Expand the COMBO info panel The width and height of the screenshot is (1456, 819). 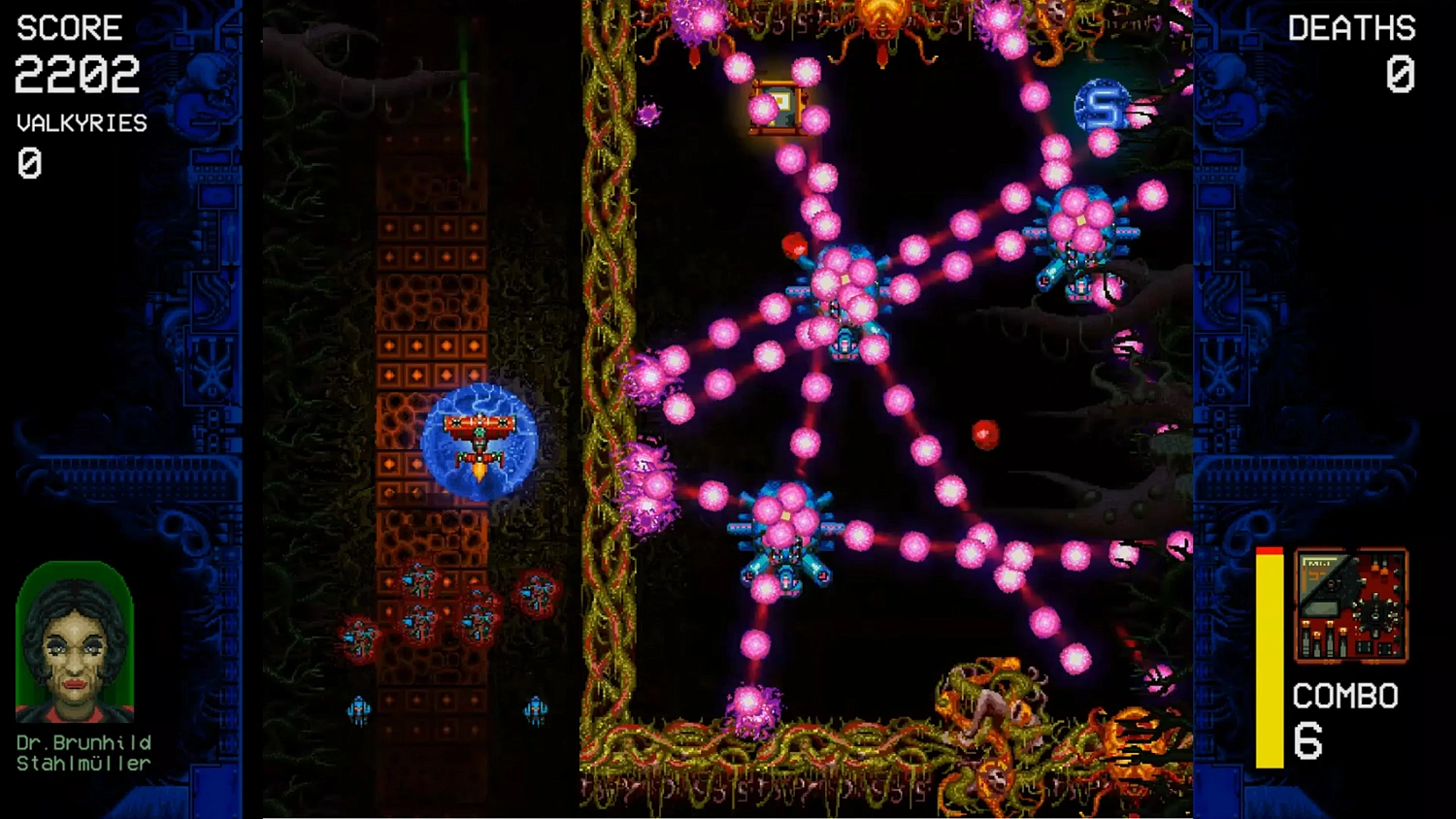coord(1344,696)
